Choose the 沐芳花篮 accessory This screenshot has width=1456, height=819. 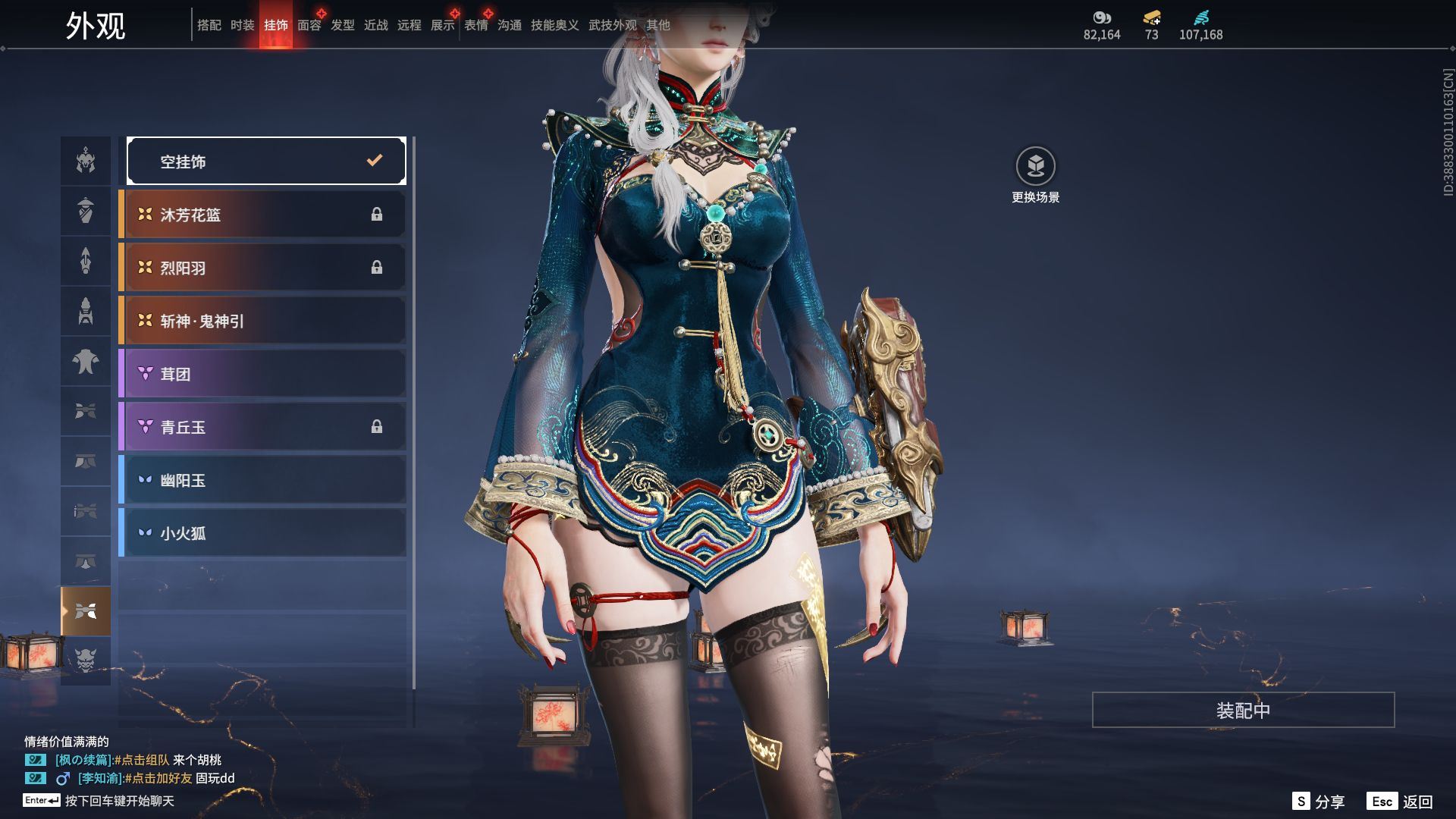[262, 215]
